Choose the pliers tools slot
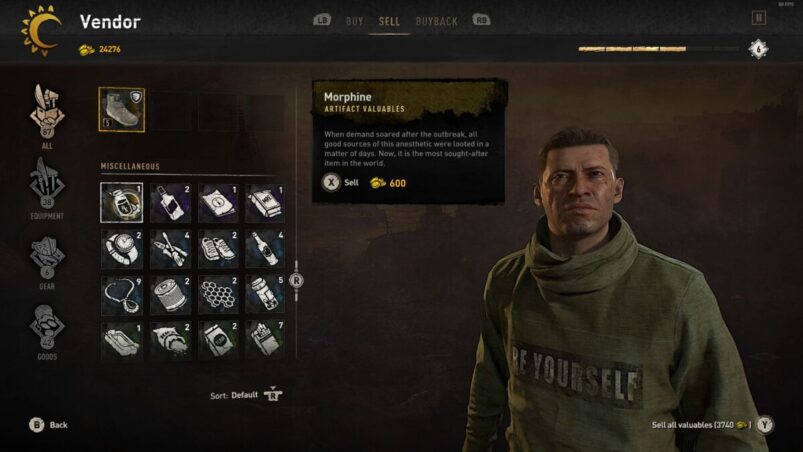Image resolution: width=803 pixels, height=452 pixels. (x=169, y=248)
